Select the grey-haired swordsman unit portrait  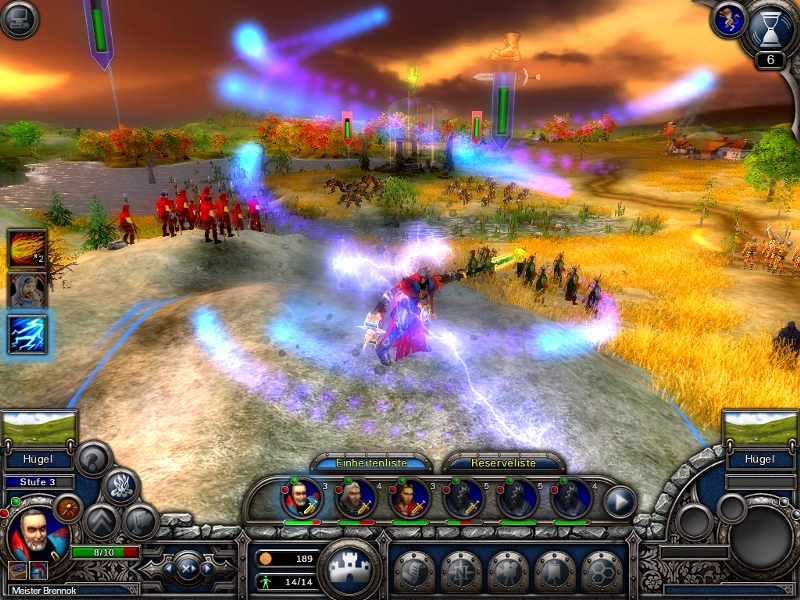tap(355, 497)
